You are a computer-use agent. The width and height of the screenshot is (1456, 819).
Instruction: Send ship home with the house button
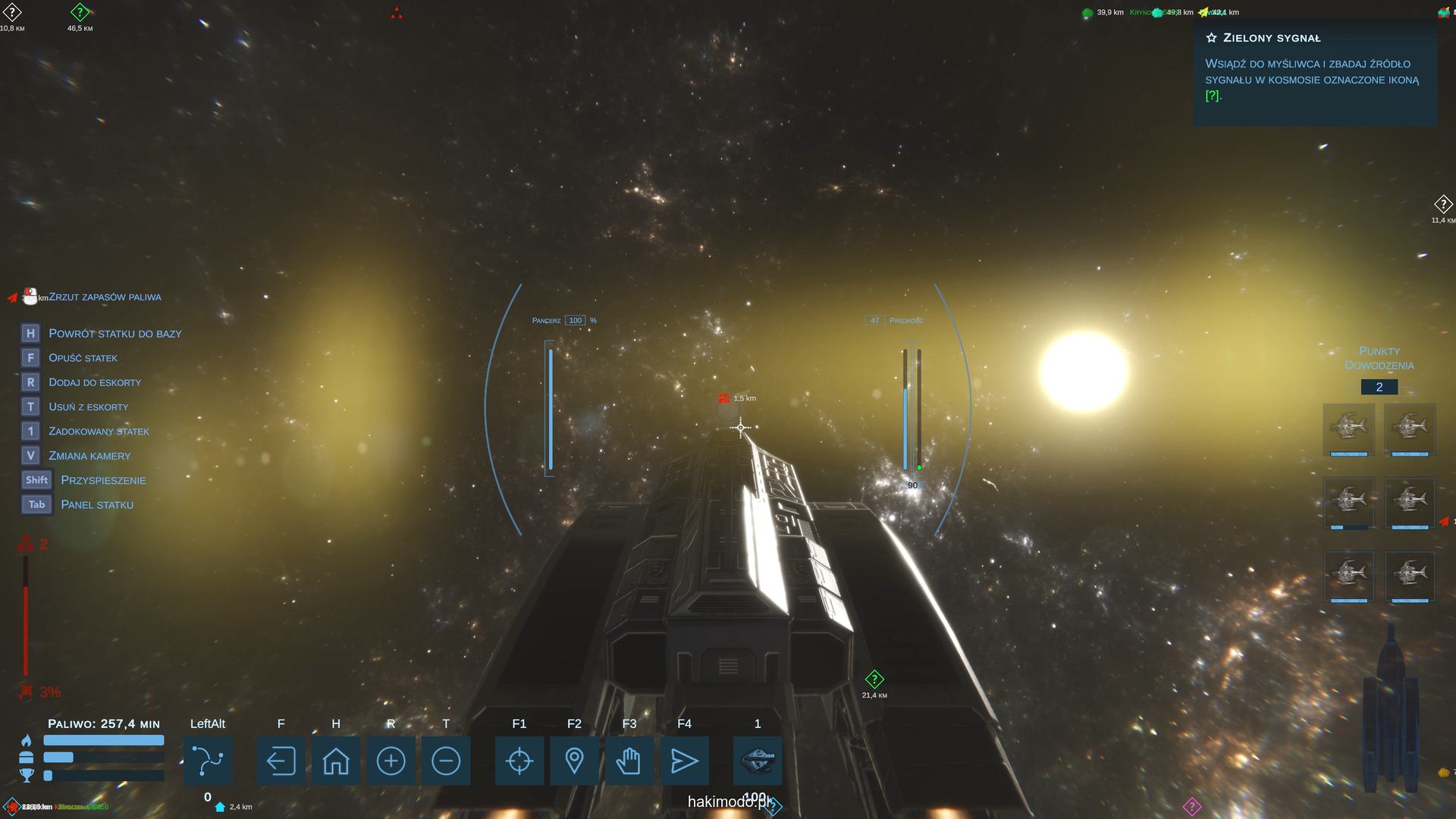(336, 761)
